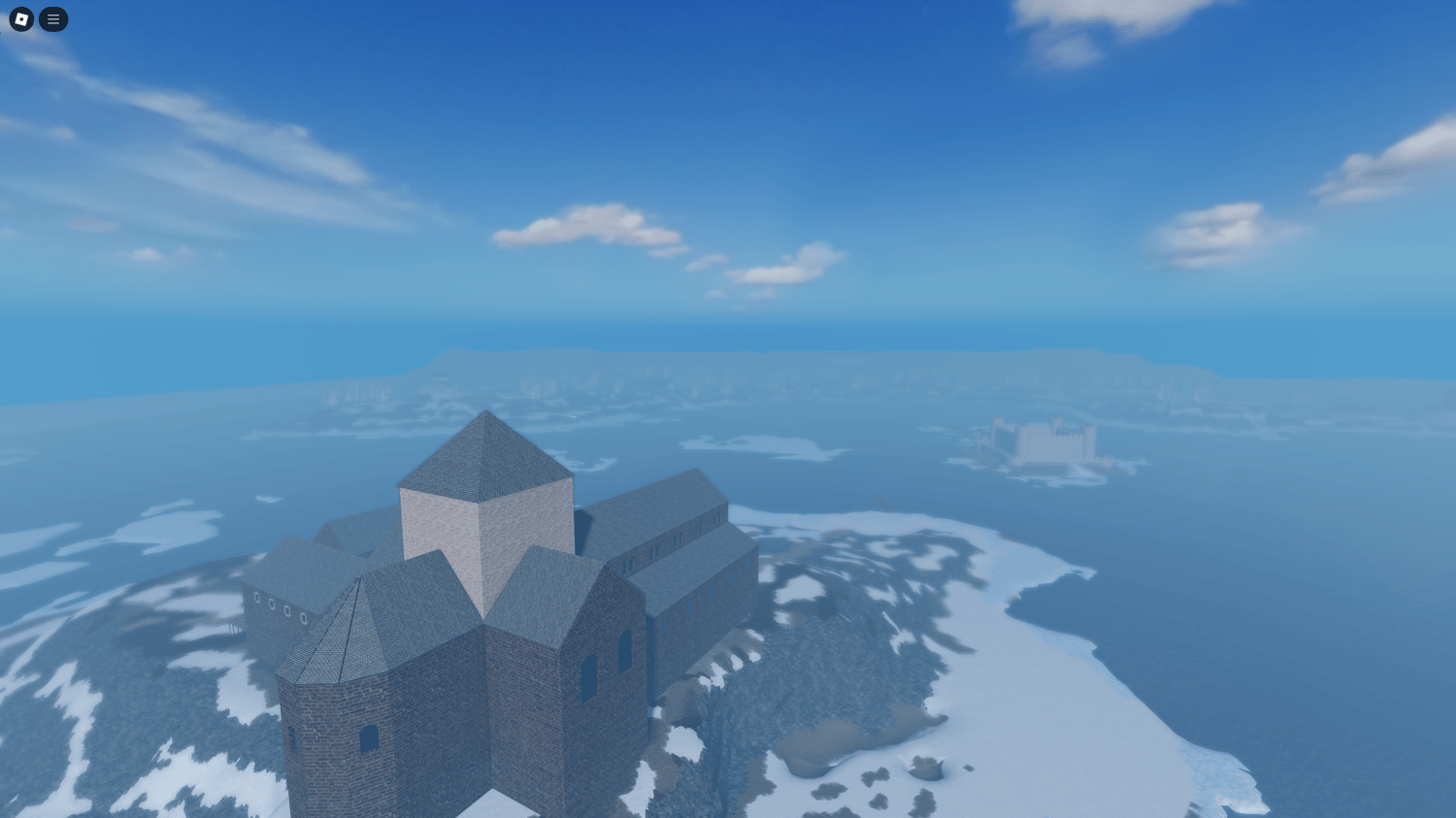Viewport: 1456px width, 818px height.
Task: Select the hamburger menu's three-line icon
Action: pos(53,19)
